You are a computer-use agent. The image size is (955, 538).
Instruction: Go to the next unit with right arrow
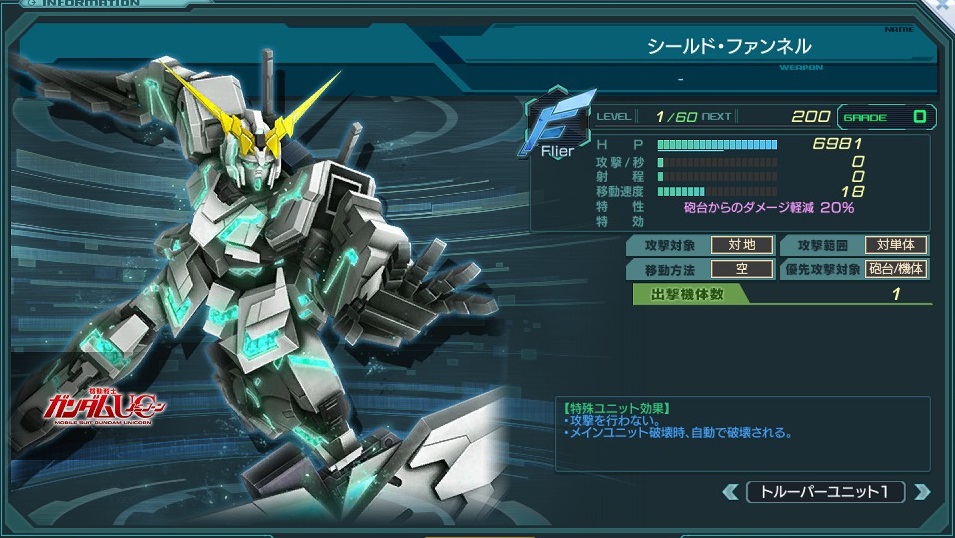(x=921, y=491)
